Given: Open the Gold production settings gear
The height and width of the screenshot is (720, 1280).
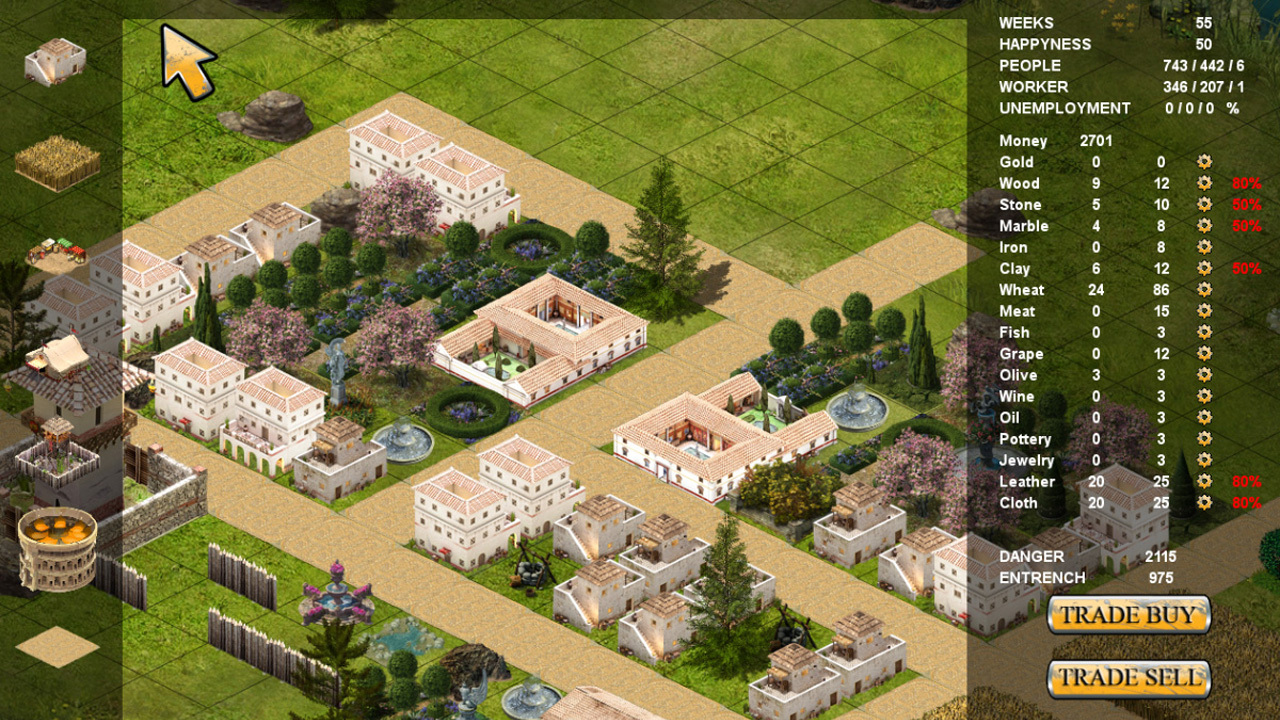Looking at the screenshot, I should coord(1204,162).
